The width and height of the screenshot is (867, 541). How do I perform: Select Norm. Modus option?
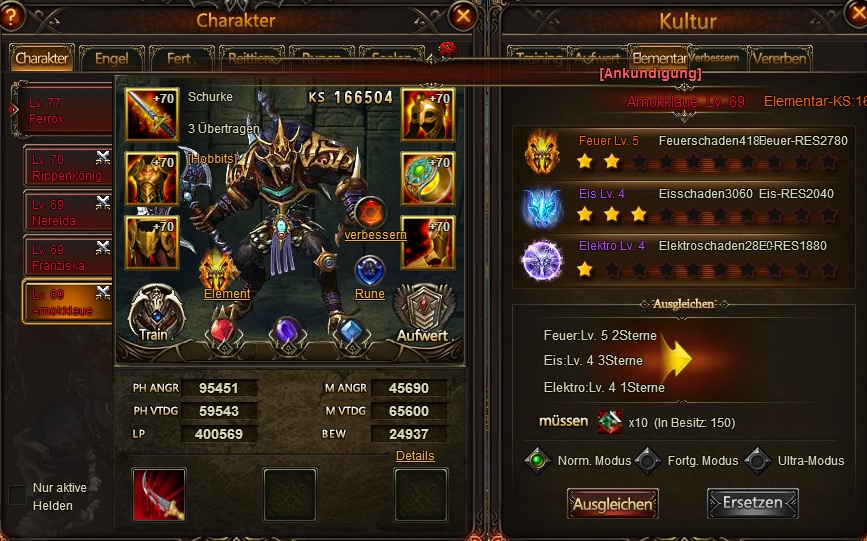coord(539,461)
